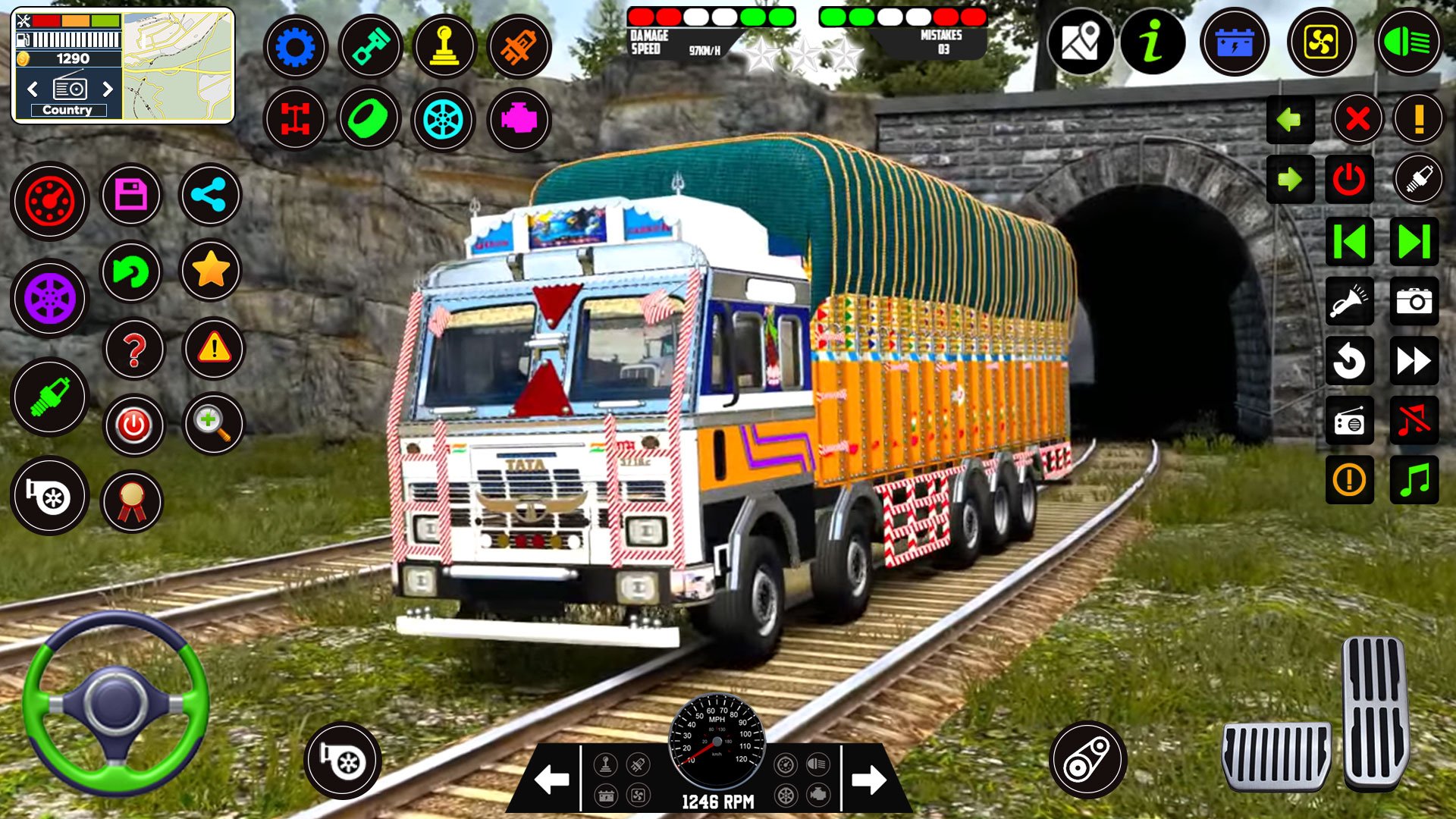This screenshot has height=819, width=1456.
Task: Select the orange star favorite button
Action: tap(211, 270)
